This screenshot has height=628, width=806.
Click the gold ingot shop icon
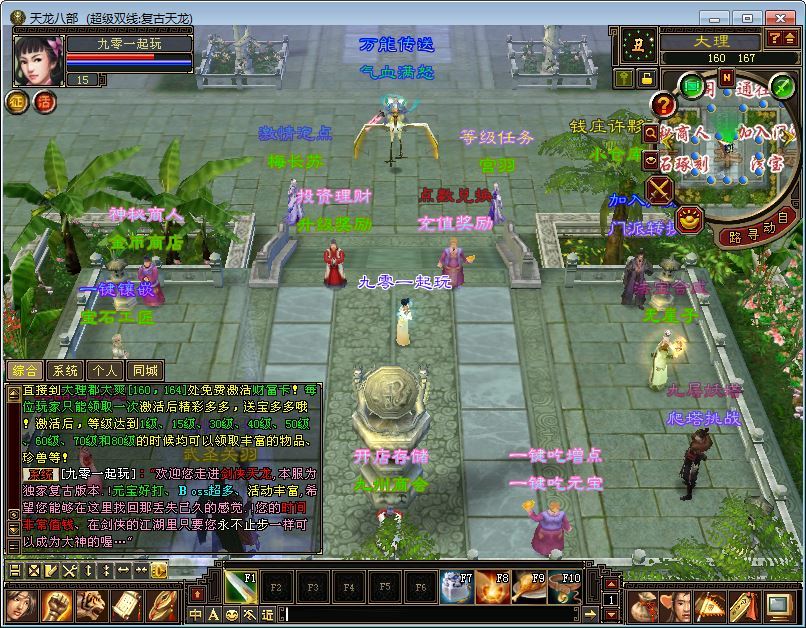pos(688,219)
